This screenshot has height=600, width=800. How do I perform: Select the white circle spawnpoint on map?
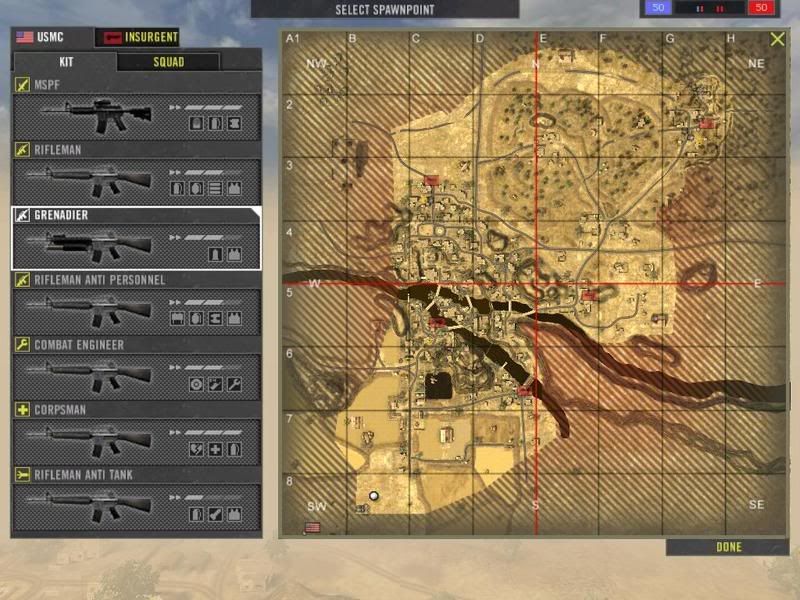[x=374, y=495]
